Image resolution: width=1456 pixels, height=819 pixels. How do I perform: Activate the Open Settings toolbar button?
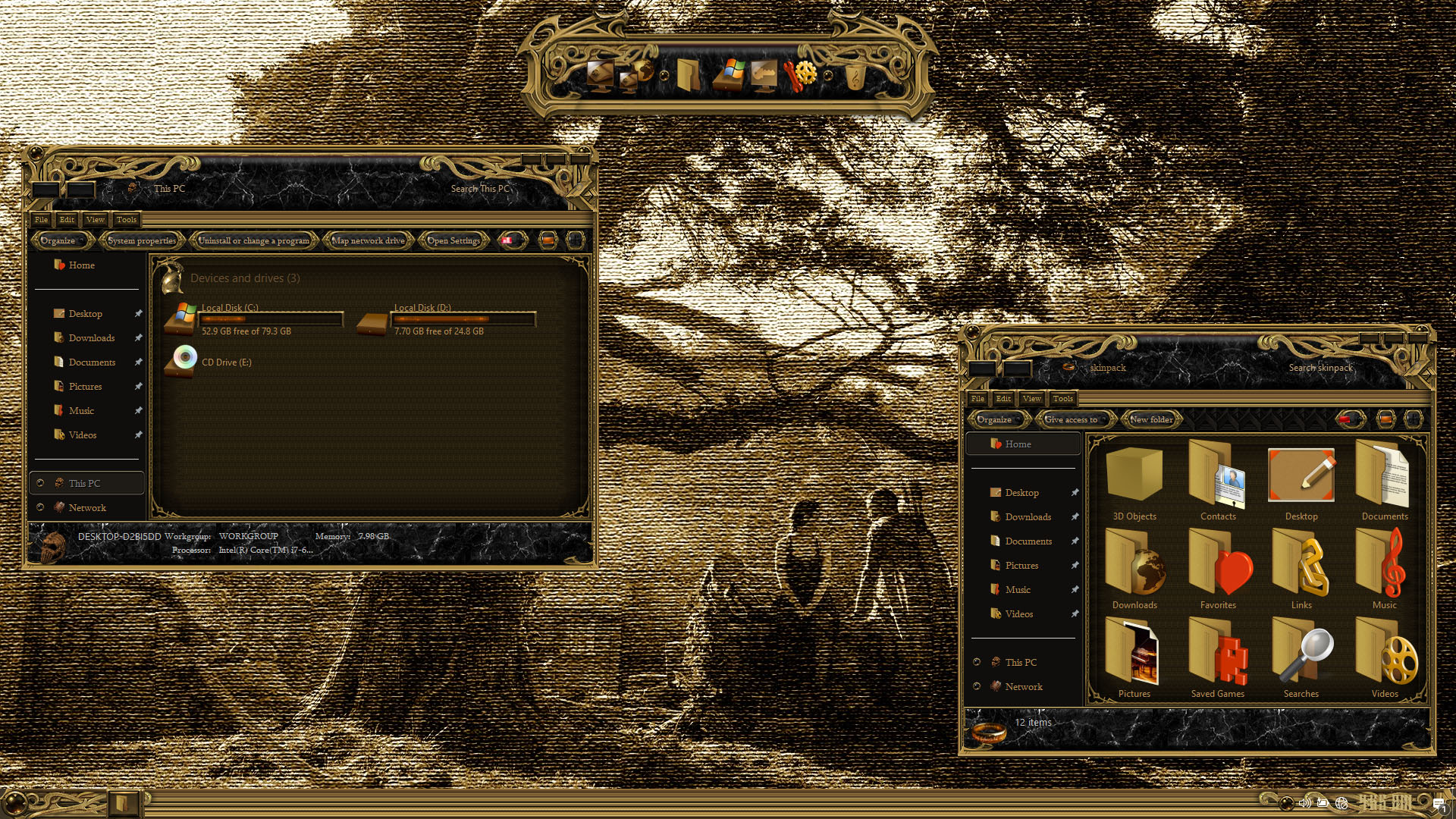click(x=453, y=240)
